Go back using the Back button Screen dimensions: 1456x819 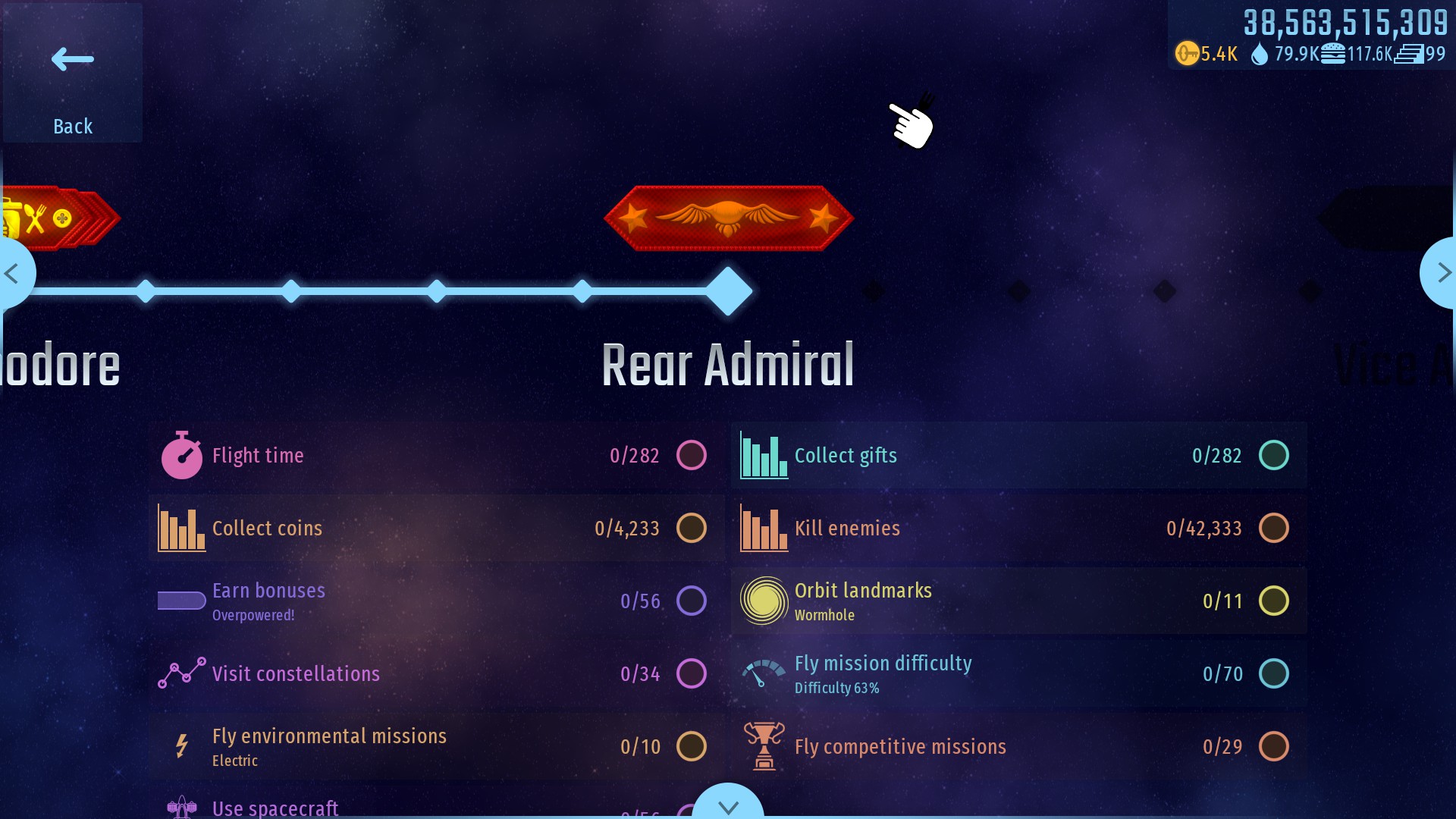pos(73,74)
